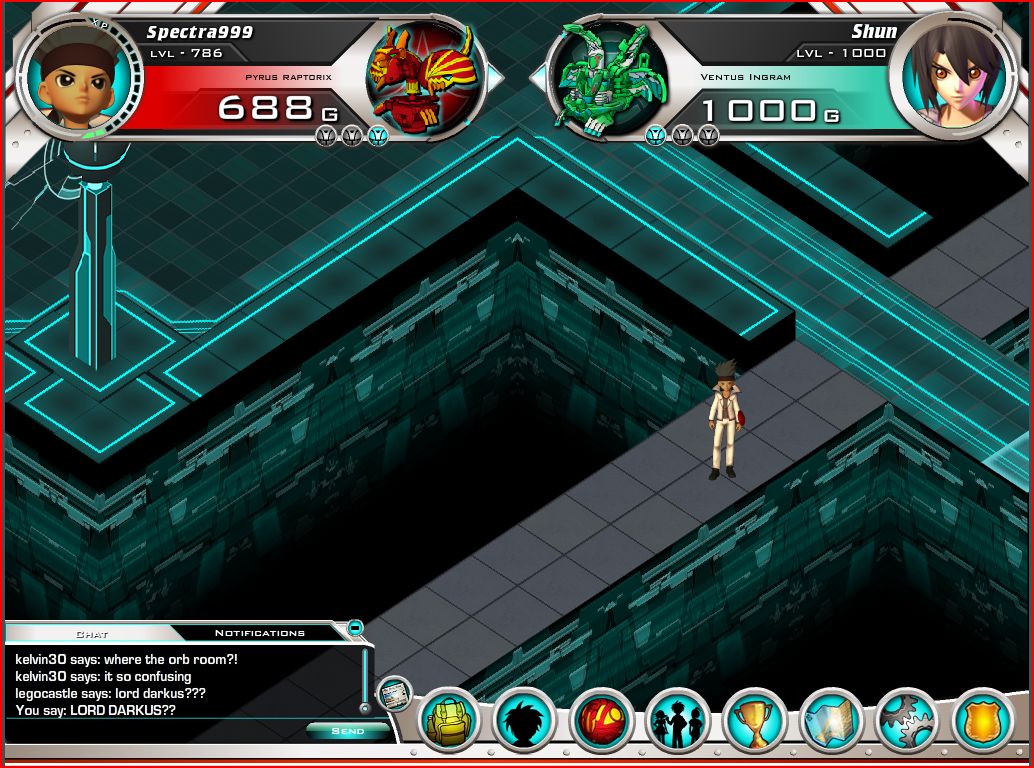This screenshot has height=768, width=1034.
Task: Minimize the chat panel
Action: pyautogui.click(x=354, y=628)
